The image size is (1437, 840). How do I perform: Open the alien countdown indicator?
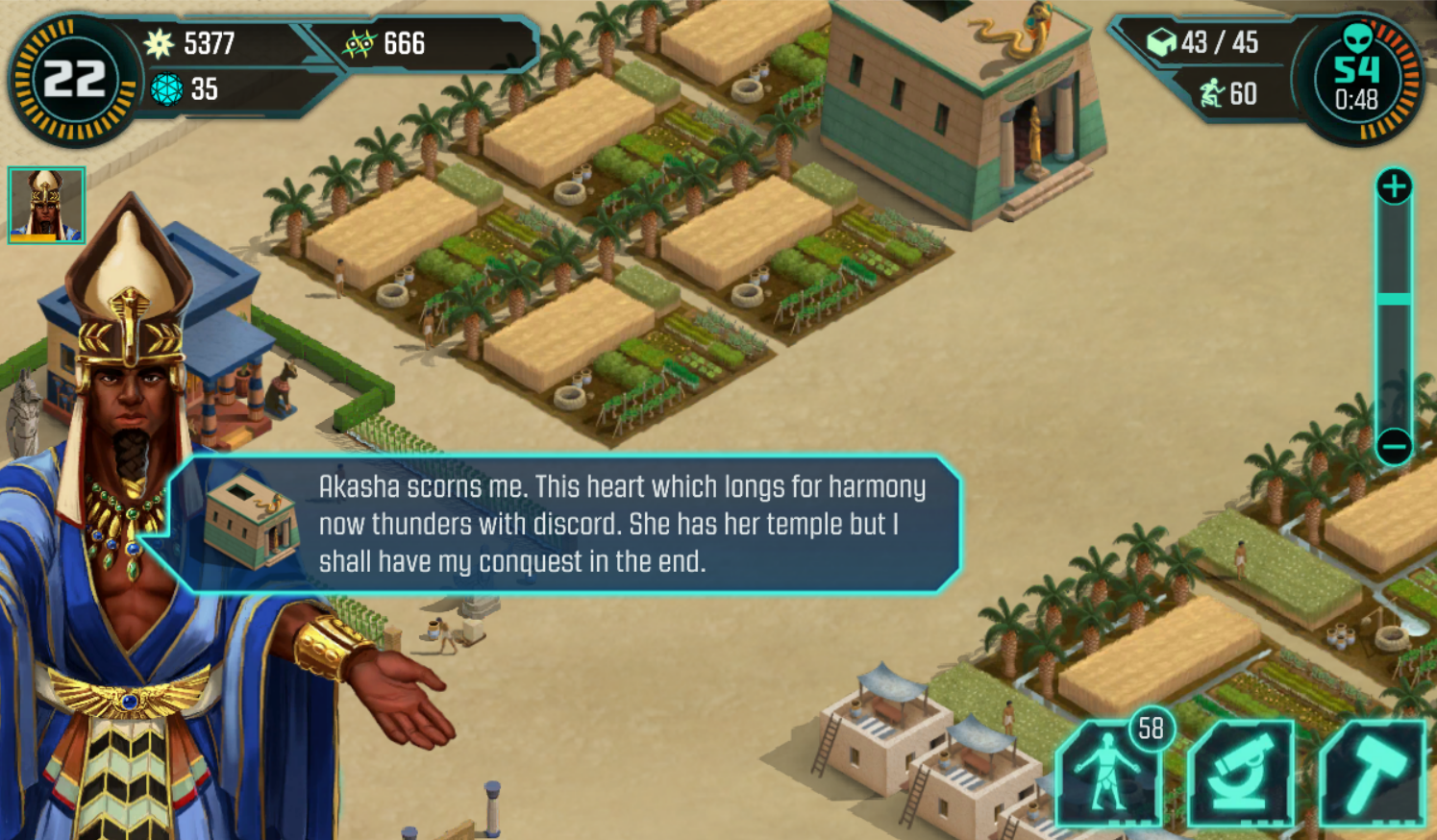pyautogui.click(x=1356, y=80)
